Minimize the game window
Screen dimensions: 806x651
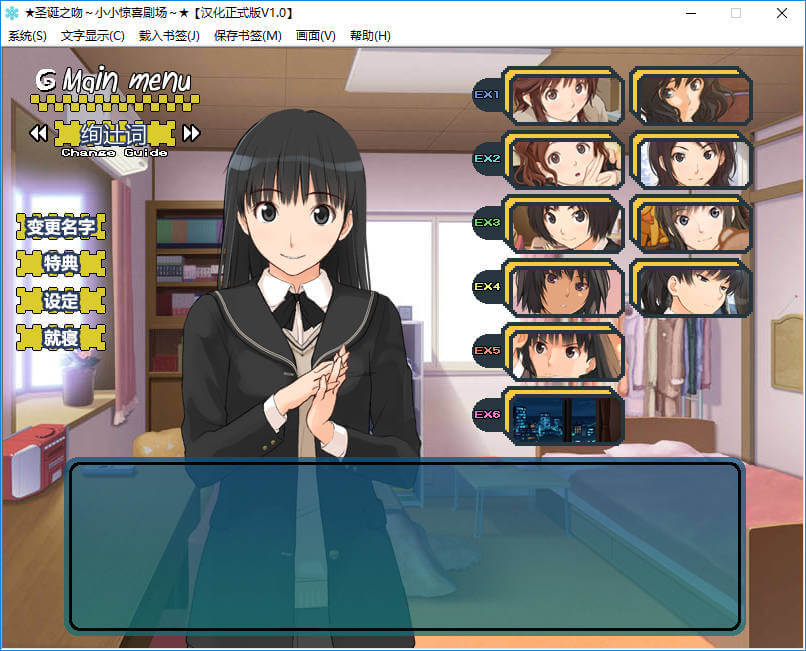690,13
